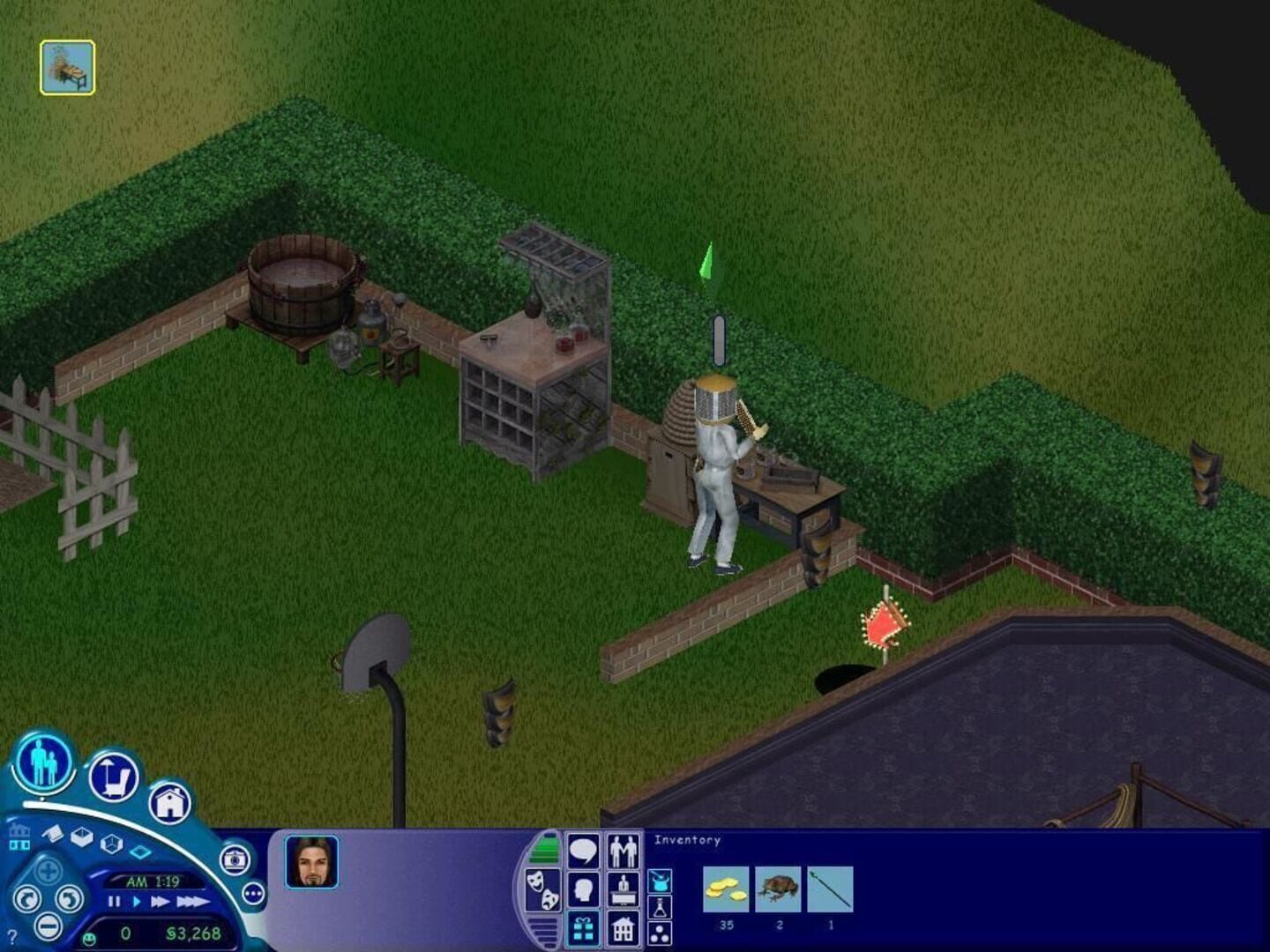Select the beaker ingredients icon

(x=660, y=907)
